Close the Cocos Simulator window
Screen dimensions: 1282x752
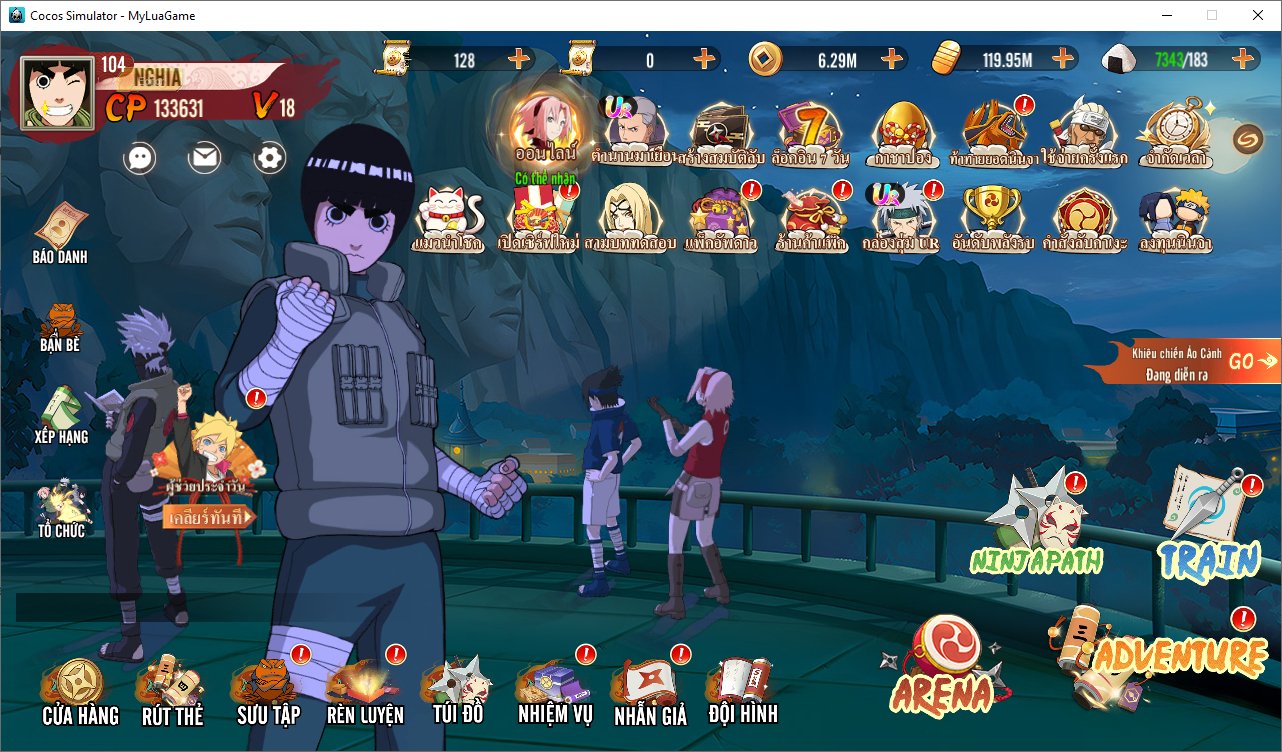click(1257, 15)
